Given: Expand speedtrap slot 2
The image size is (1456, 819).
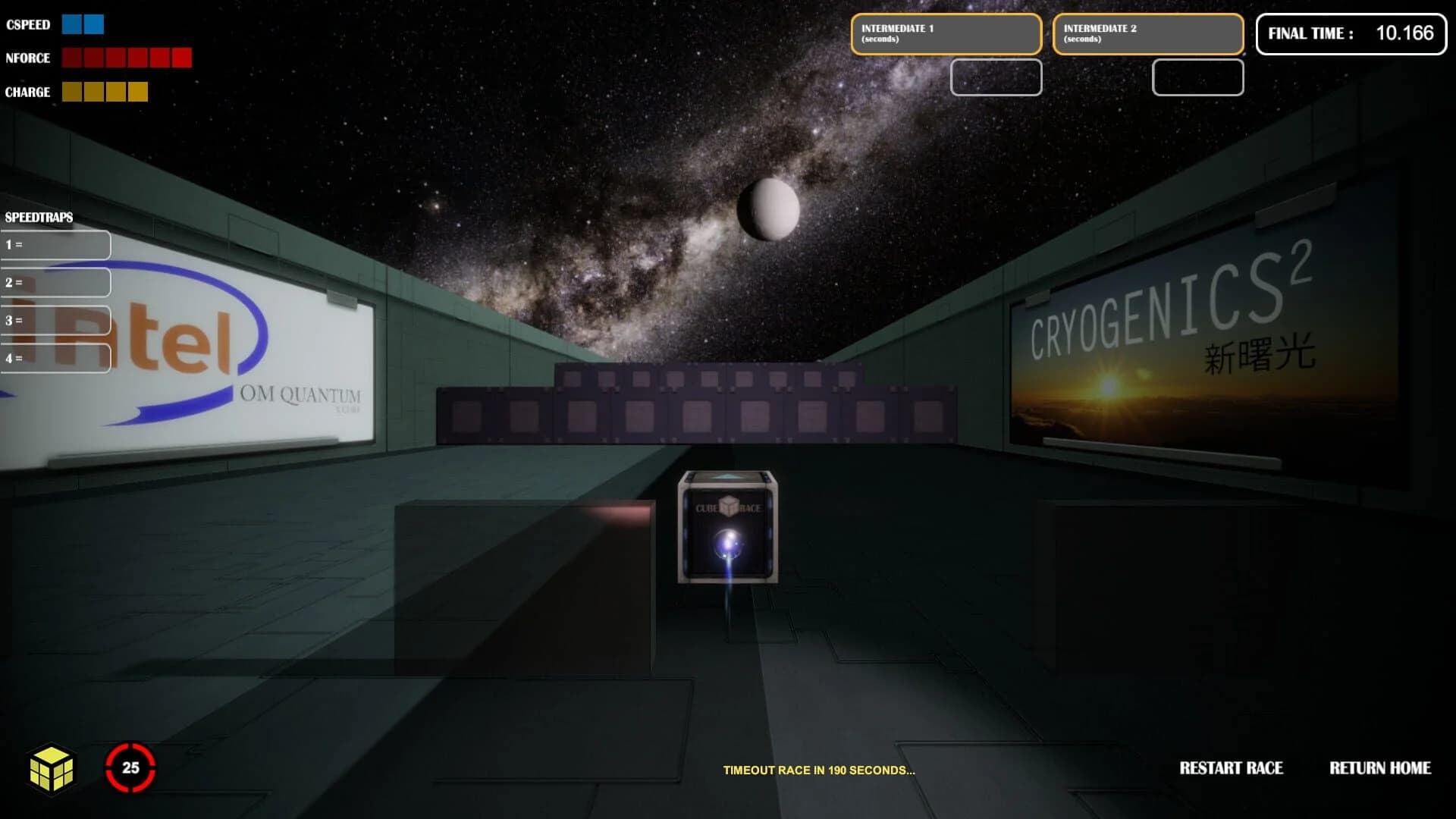Looking at the screenshot, I should click(55, 281).
